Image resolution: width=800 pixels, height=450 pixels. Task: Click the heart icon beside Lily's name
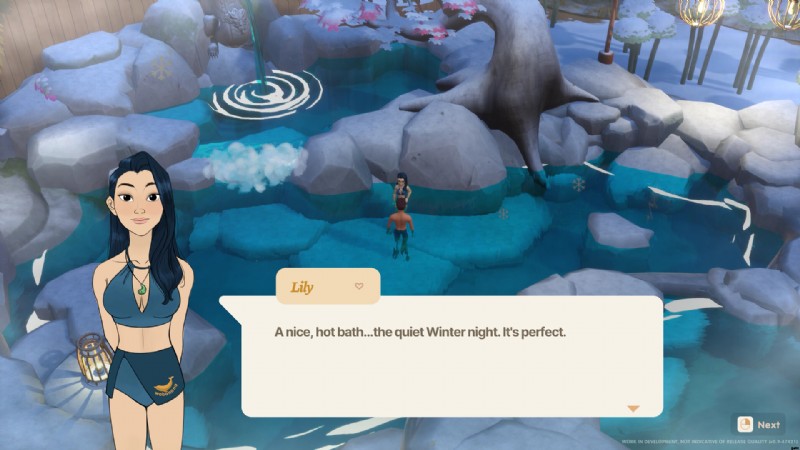click(x=359, y=286)
